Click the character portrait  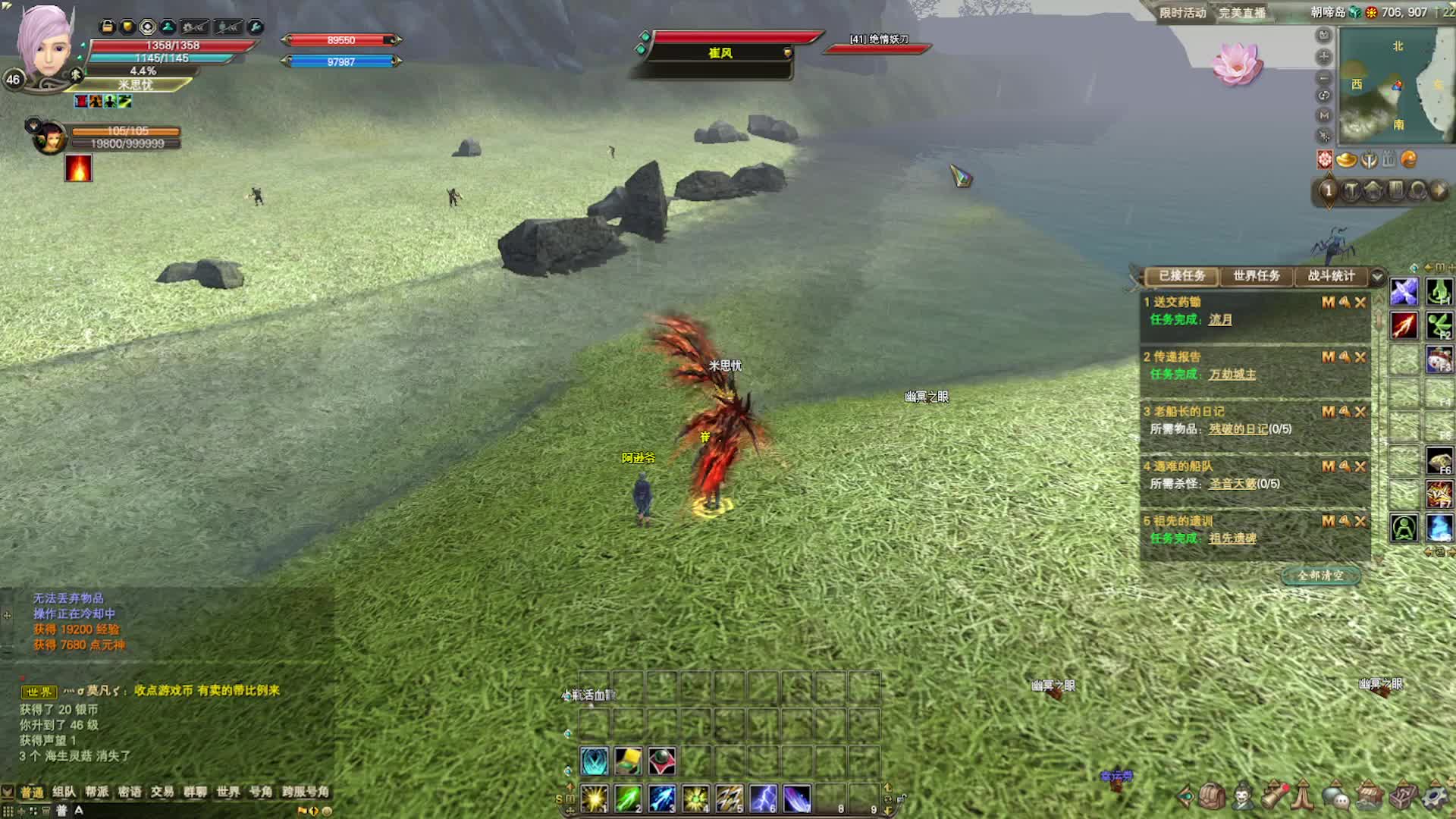[x=45, y=45]
